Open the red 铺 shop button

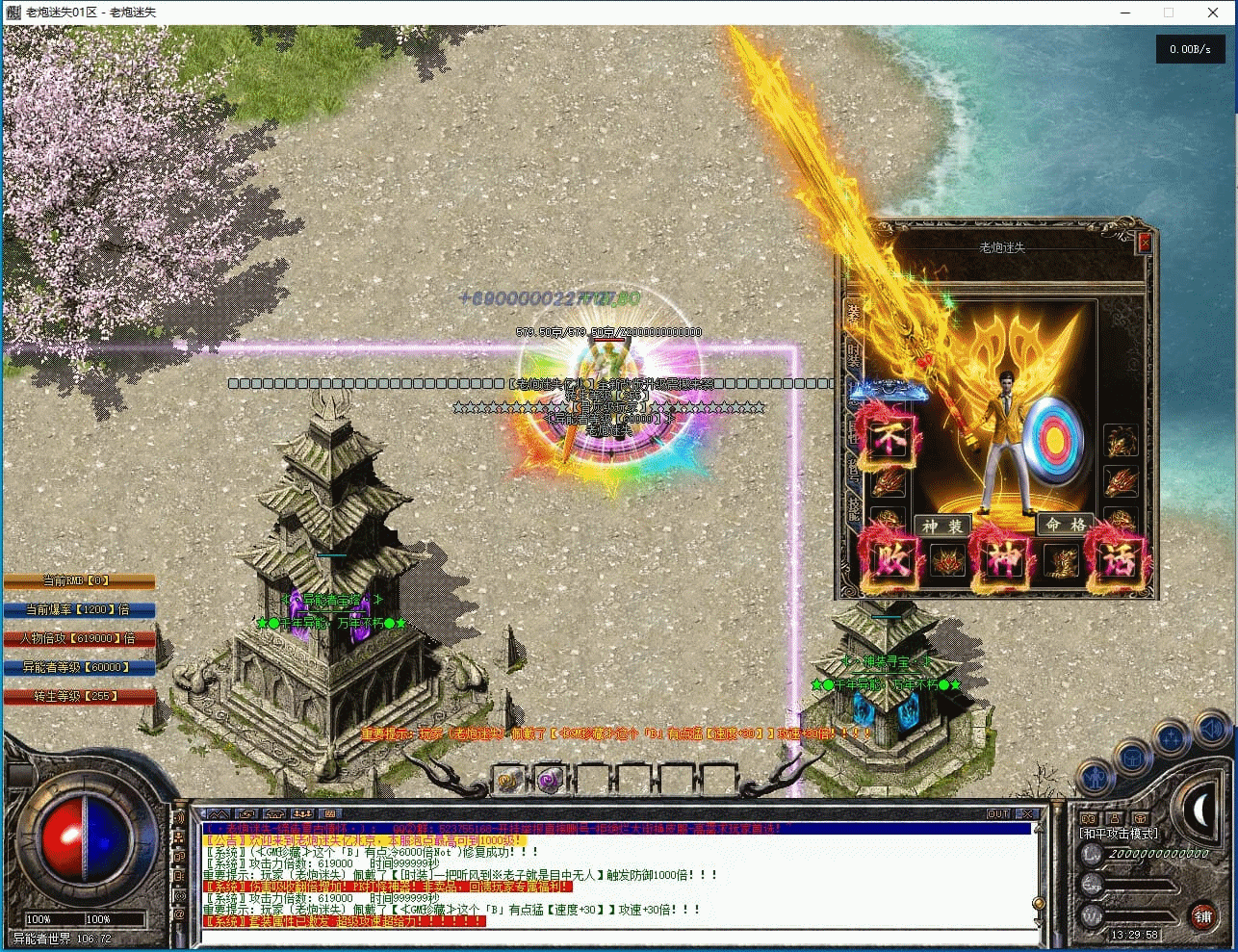click(1202, 915)
